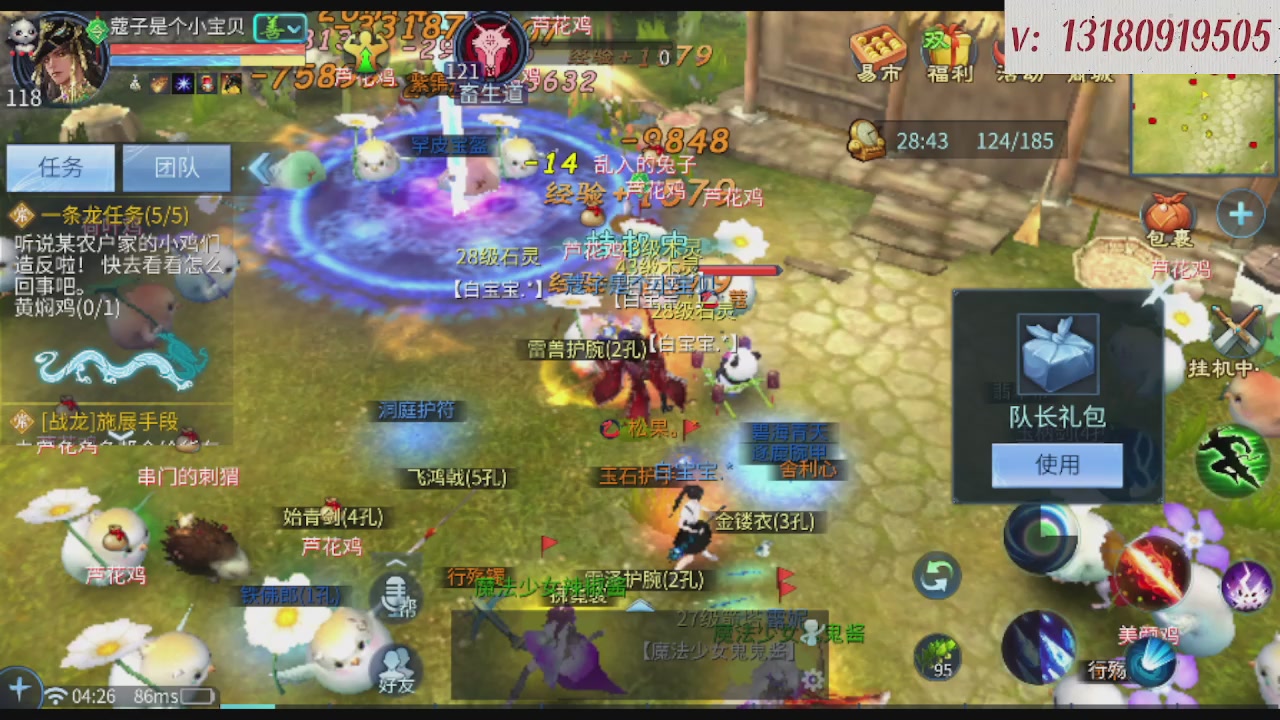Switch to the 团队 team tab

pos(176,168)
